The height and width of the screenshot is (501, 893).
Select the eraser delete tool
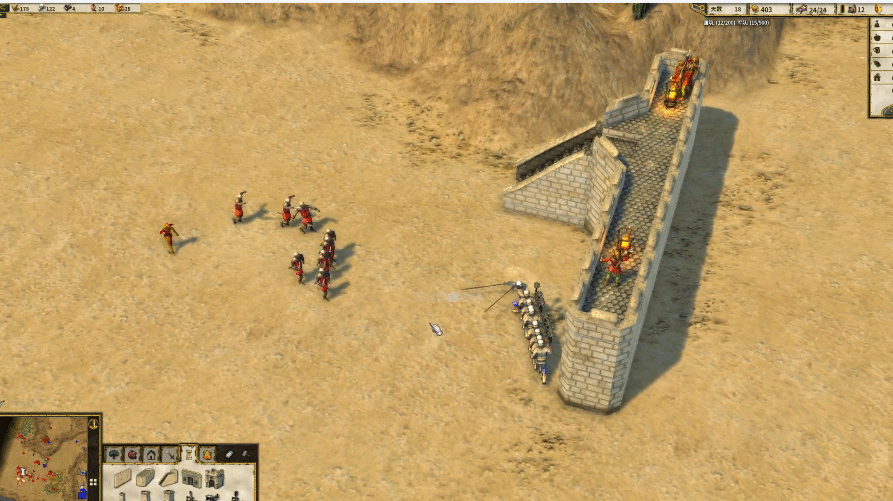228,454
